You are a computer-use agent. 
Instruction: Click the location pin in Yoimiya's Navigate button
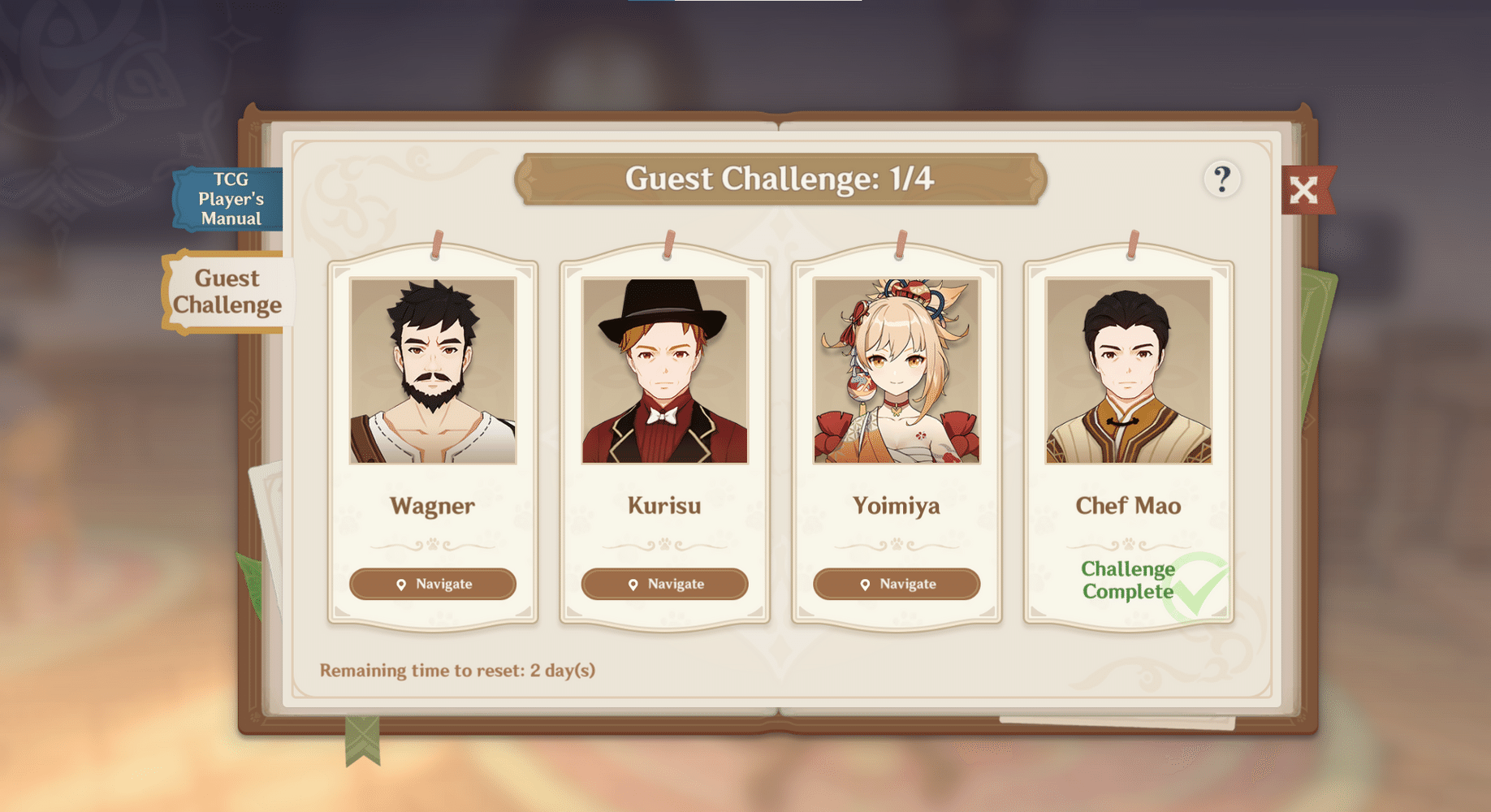click(x=864, y=584)
